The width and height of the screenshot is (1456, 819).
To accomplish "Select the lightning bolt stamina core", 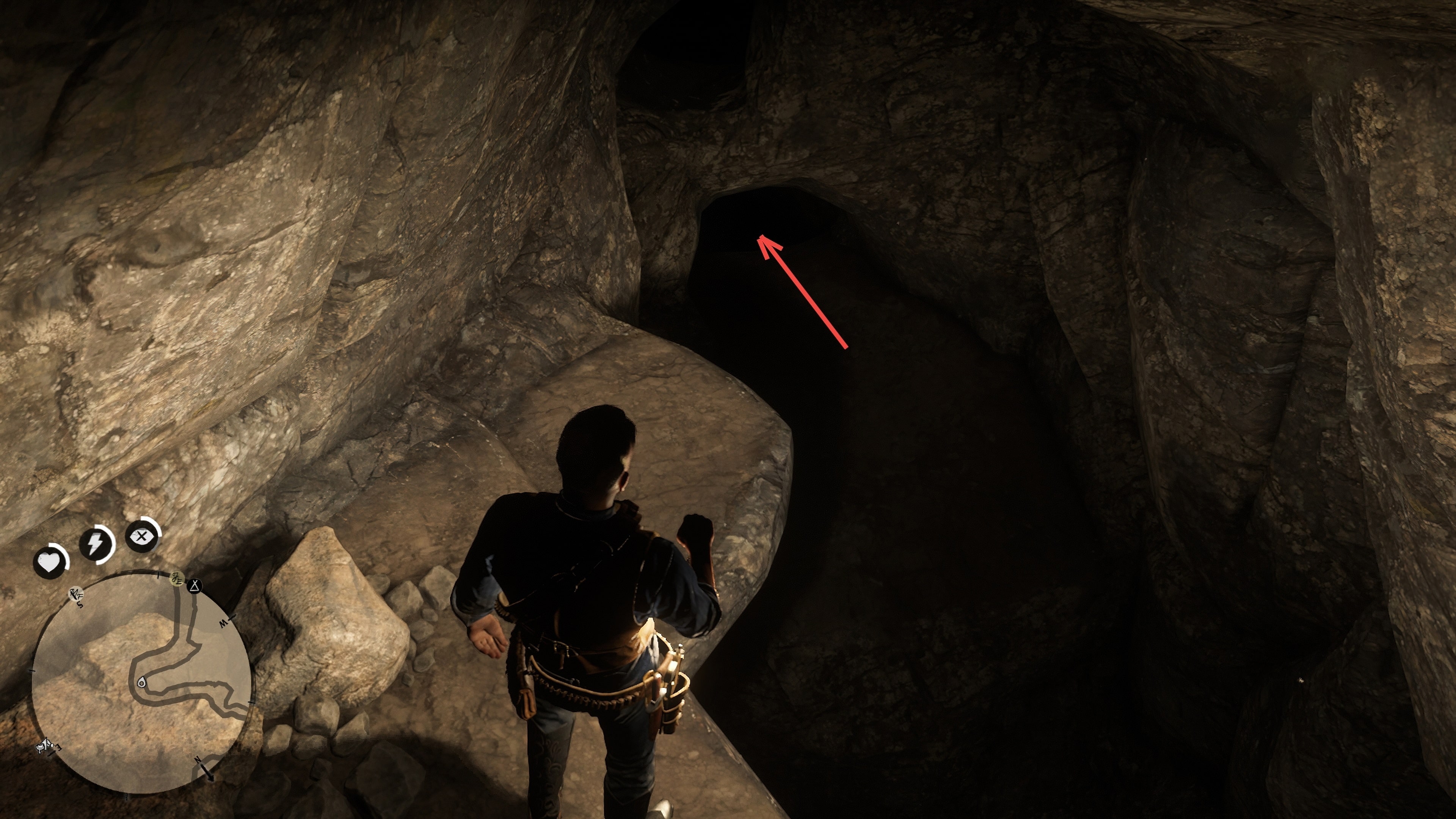I will (x=96, y=544).
